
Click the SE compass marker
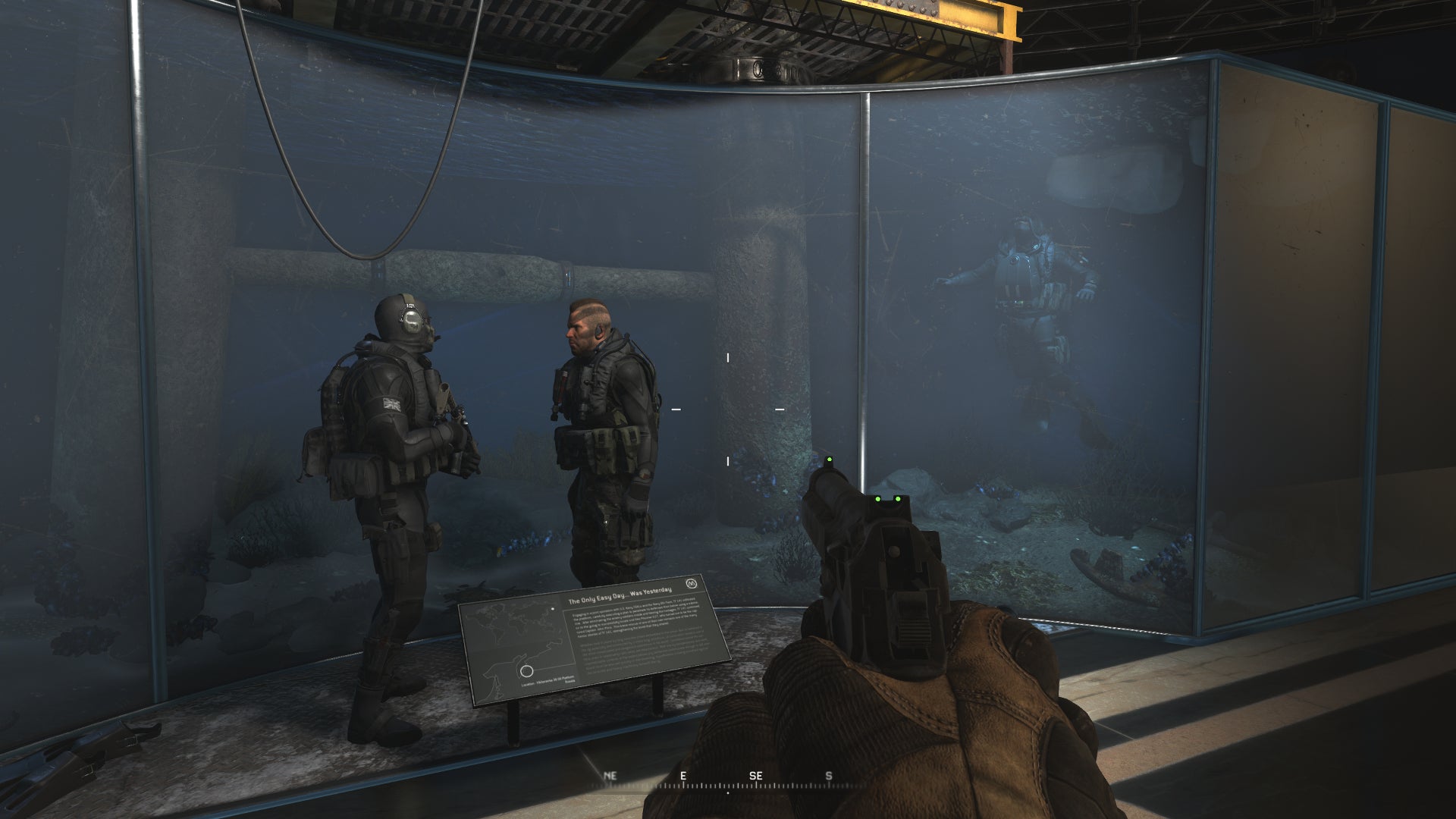pyautogui.click(x=756, y=777)
